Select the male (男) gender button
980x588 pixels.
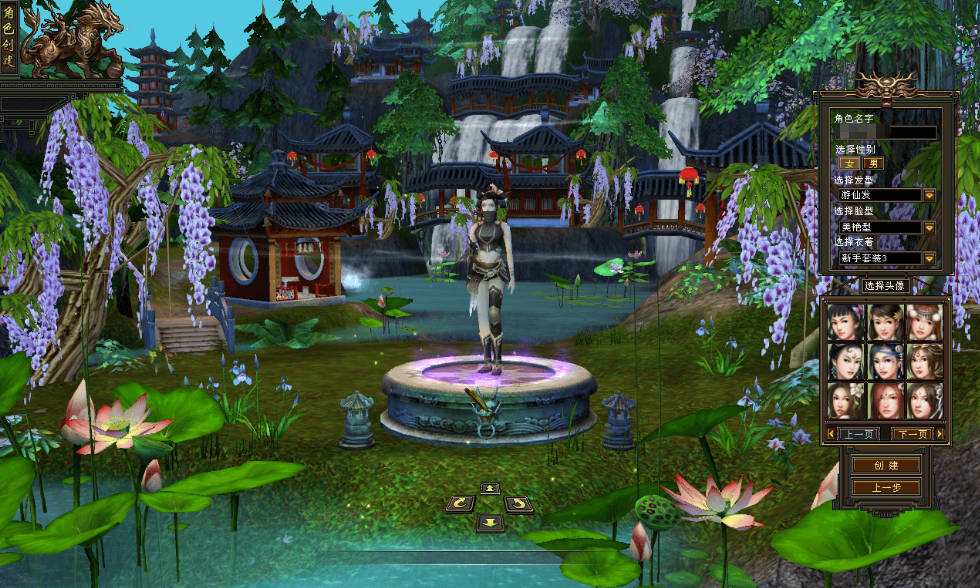[x=873, y=163]
